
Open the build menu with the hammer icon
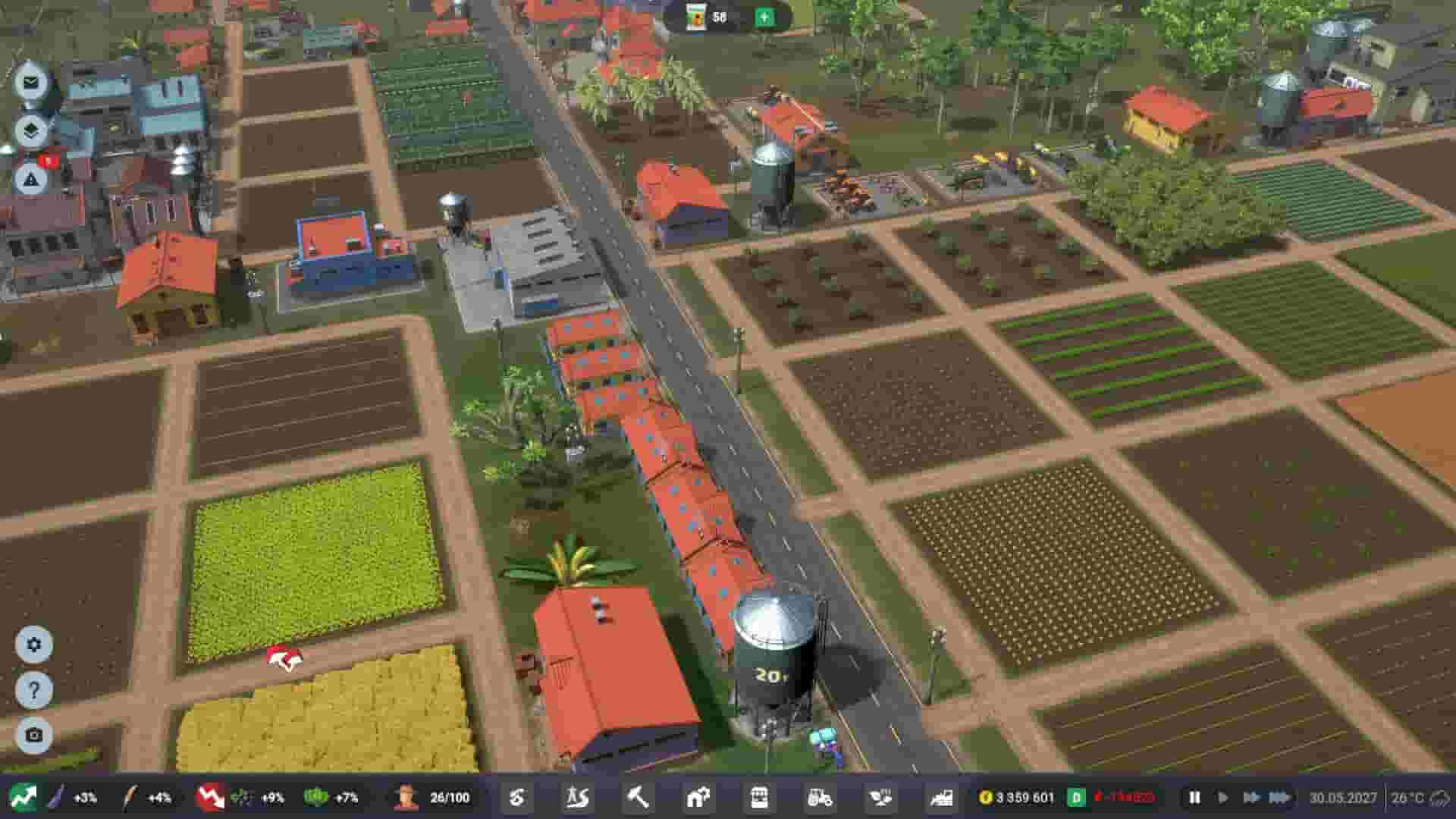(637, 797)
